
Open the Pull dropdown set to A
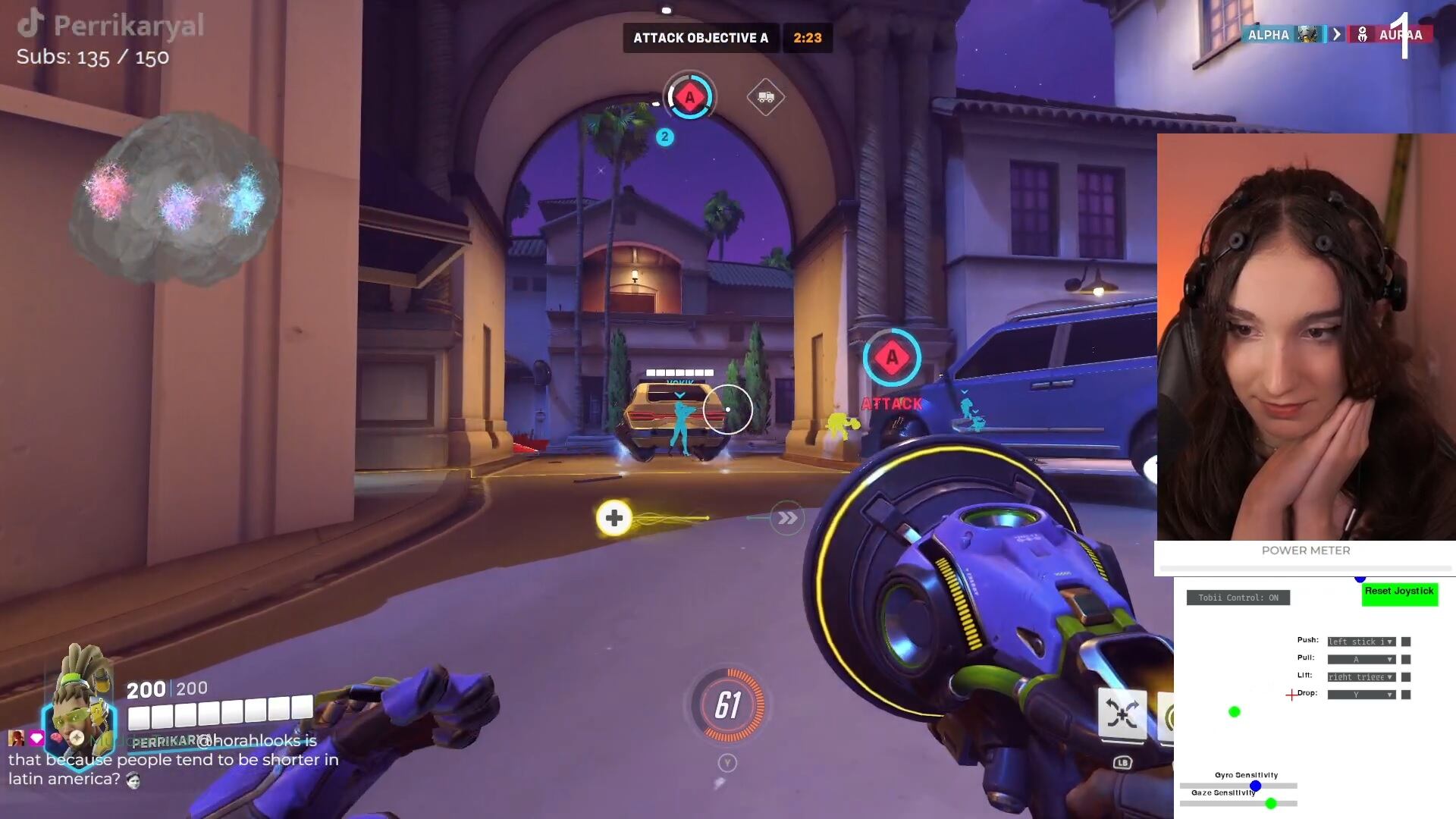(x=1361, y=659)
